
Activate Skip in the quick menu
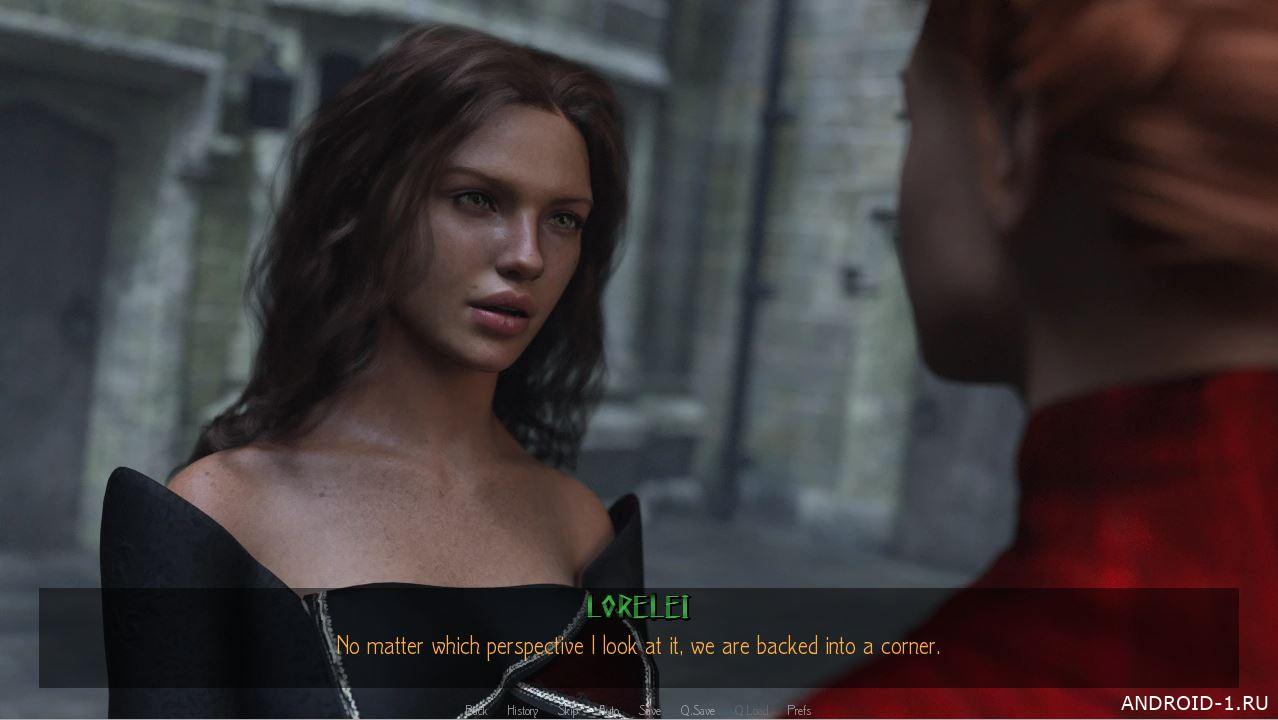coord(567,711)
